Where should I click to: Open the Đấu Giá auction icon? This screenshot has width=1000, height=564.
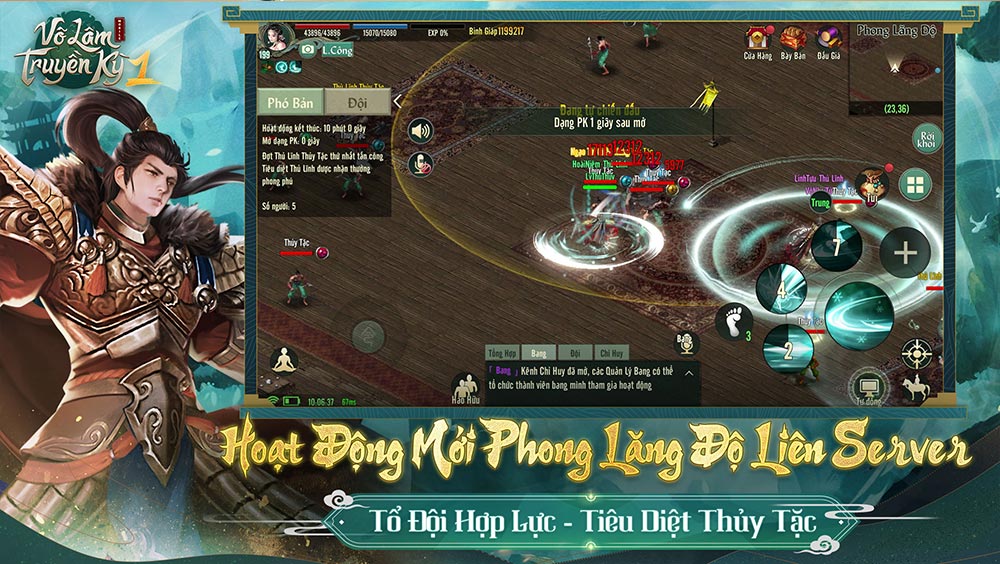(828, 41)
